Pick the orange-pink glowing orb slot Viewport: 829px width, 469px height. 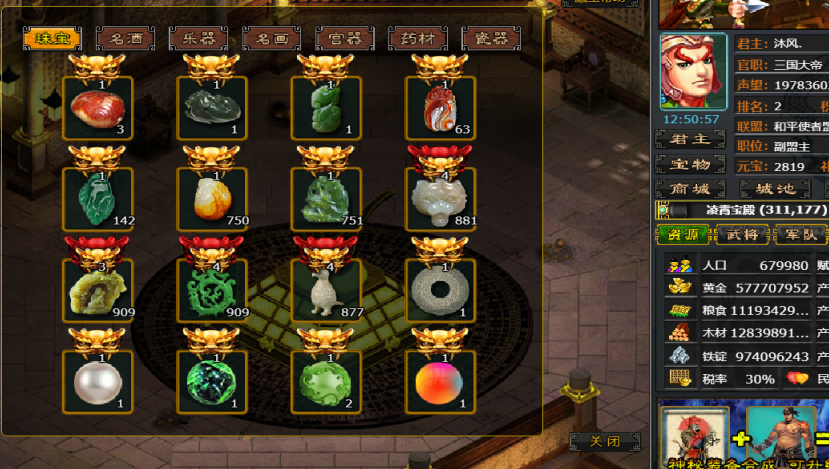click(x=440, y=381)
